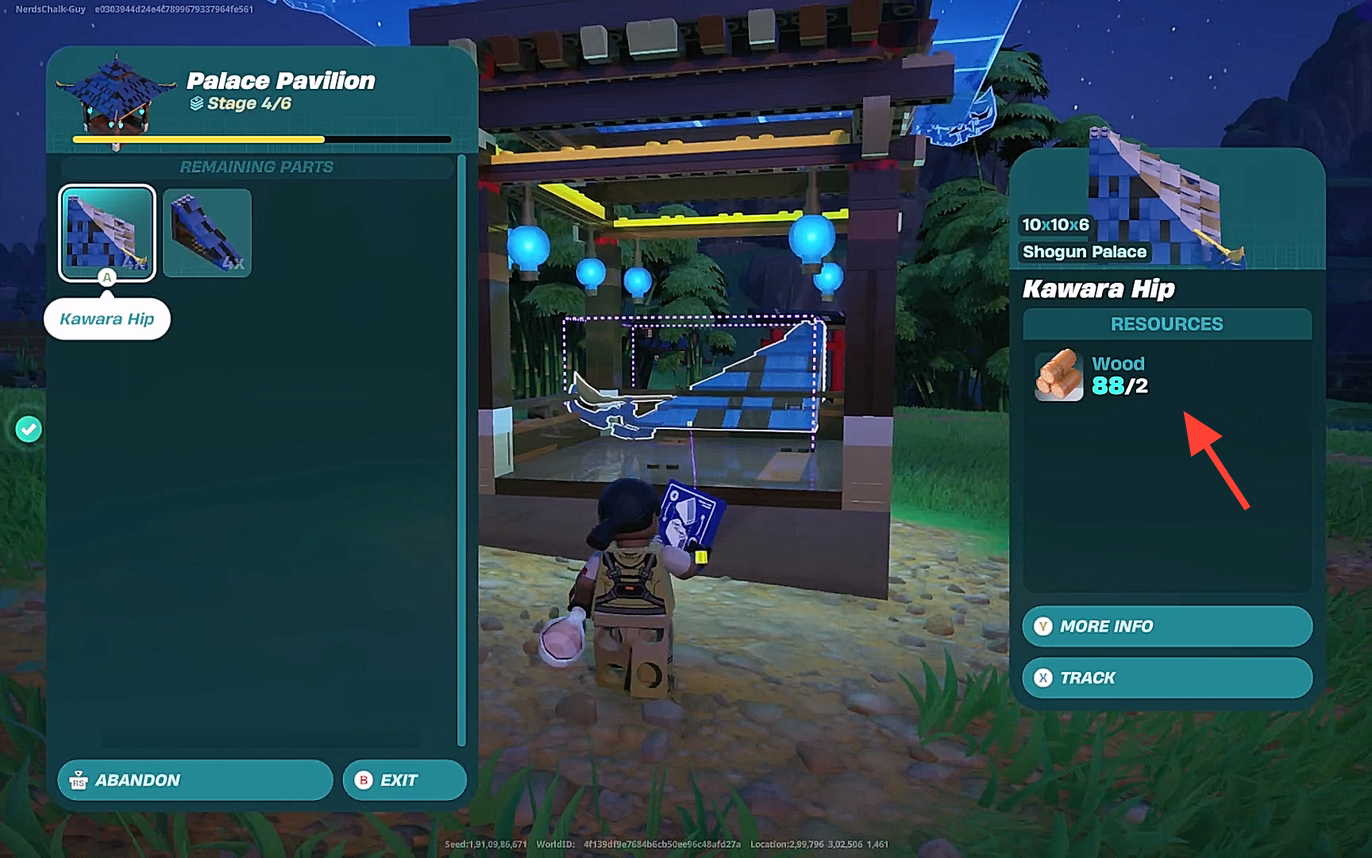Screen dimensions: 1372x858
Task: Exit the build menu
Action: [x=404, y=780]
